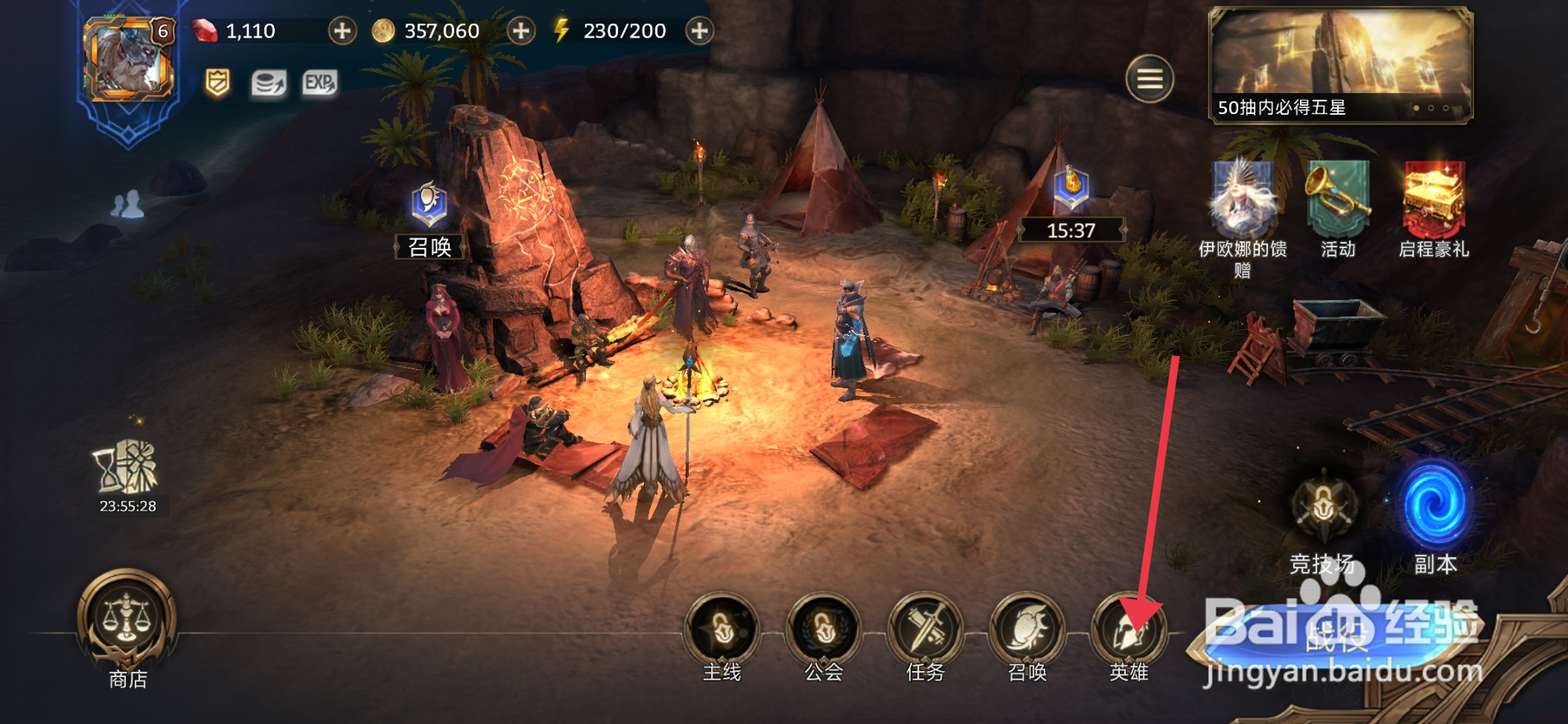Open 召唤 from the bottom bar
This screenshot has height=724, width=1568.
pyautogui.click(x=1027, y=630)
